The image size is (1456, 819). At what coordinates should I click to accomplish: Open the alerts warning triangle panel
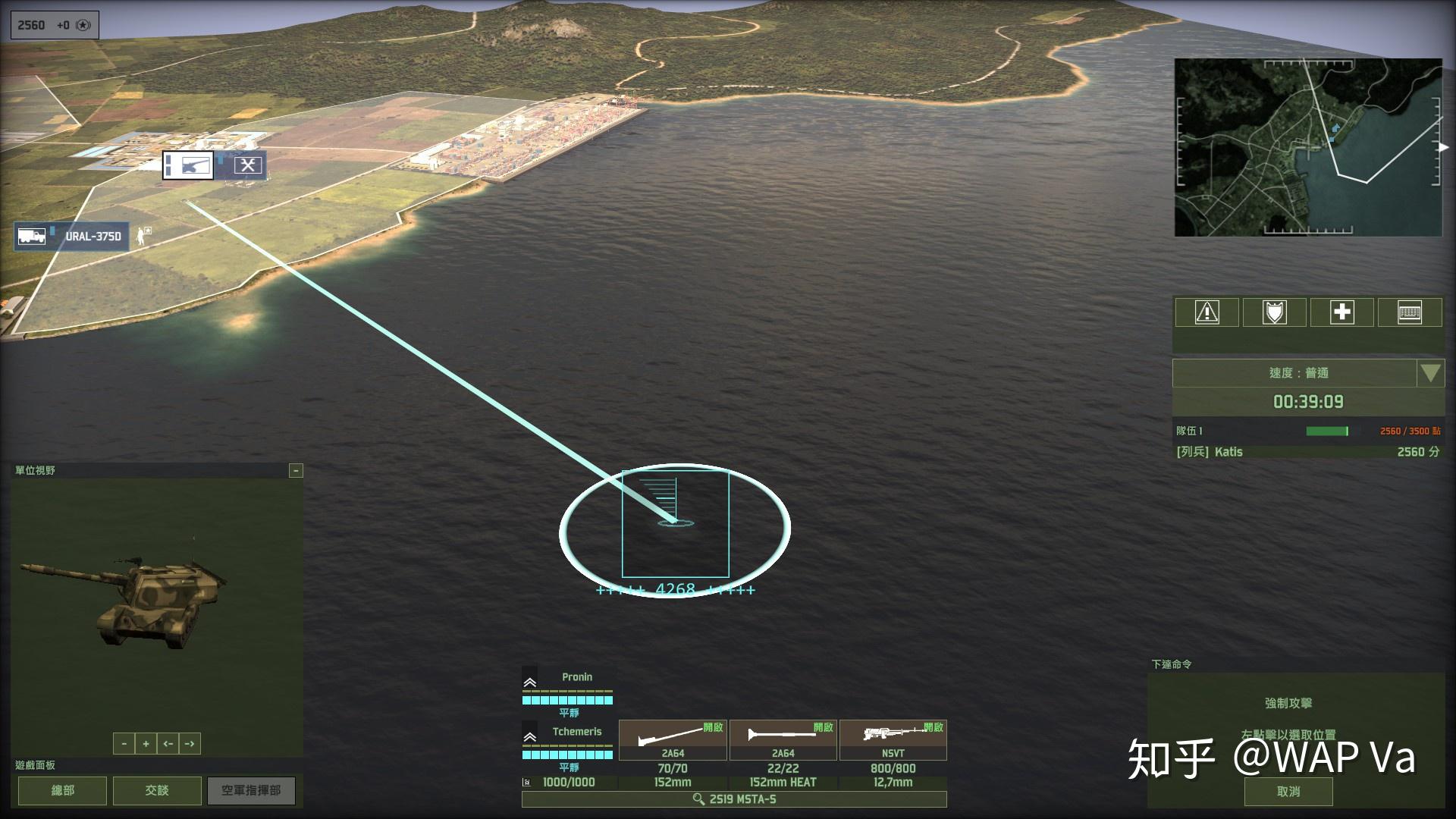(x=1207, y=312)
